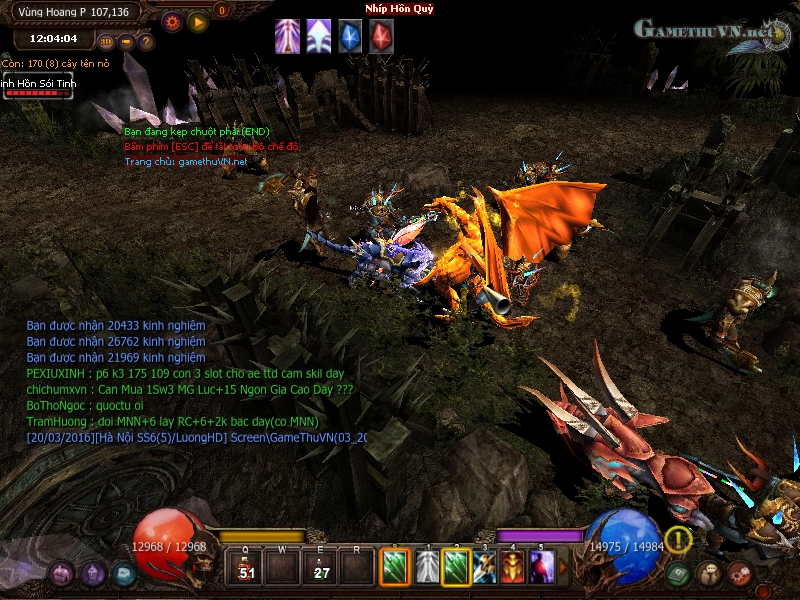
Task: Use the E potion slot
Action: [x=321, y=569]
